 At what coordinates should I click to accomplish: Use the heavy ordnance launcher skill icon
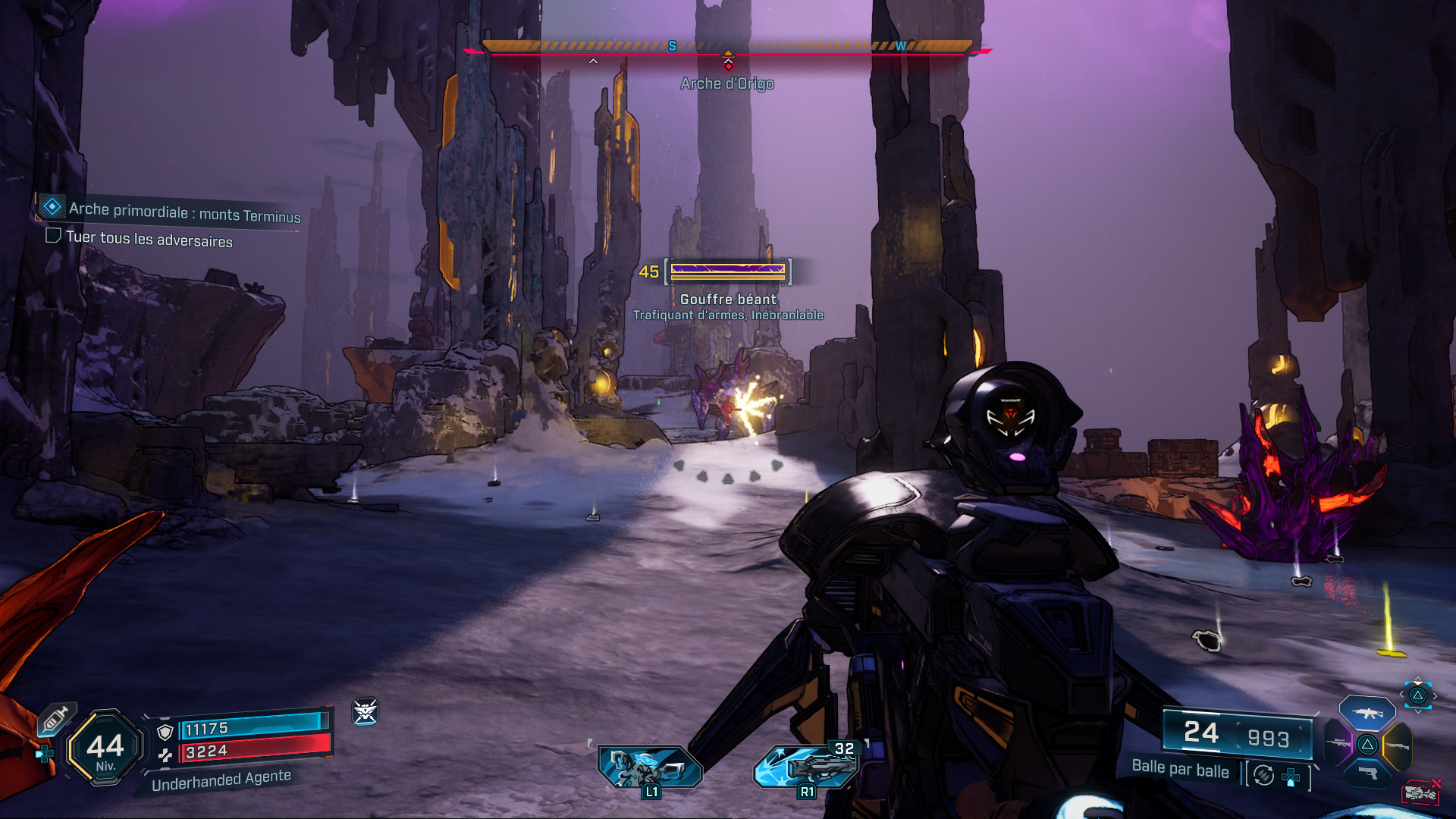pos(806,766)
